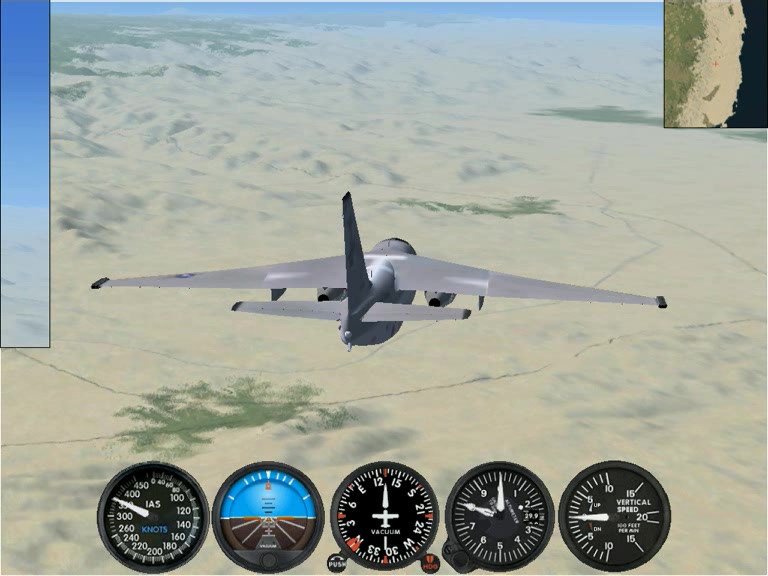Click the vacuum heading indicator compass
Image resolution: width=768 pixels, height=576 pixels.
click(x=384, y=516)
